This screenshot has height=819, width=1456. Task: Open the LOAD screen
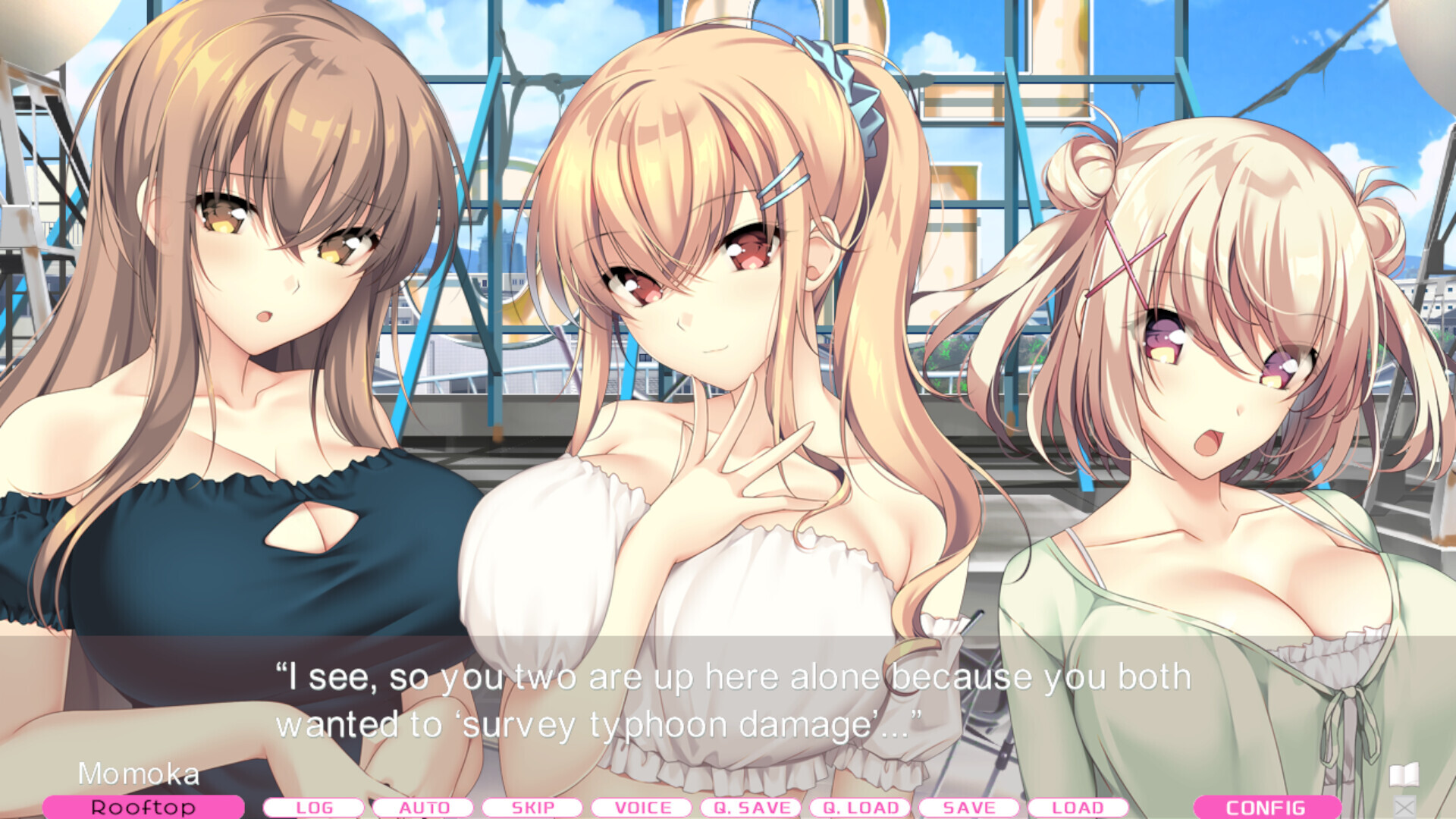point(1077,808)
